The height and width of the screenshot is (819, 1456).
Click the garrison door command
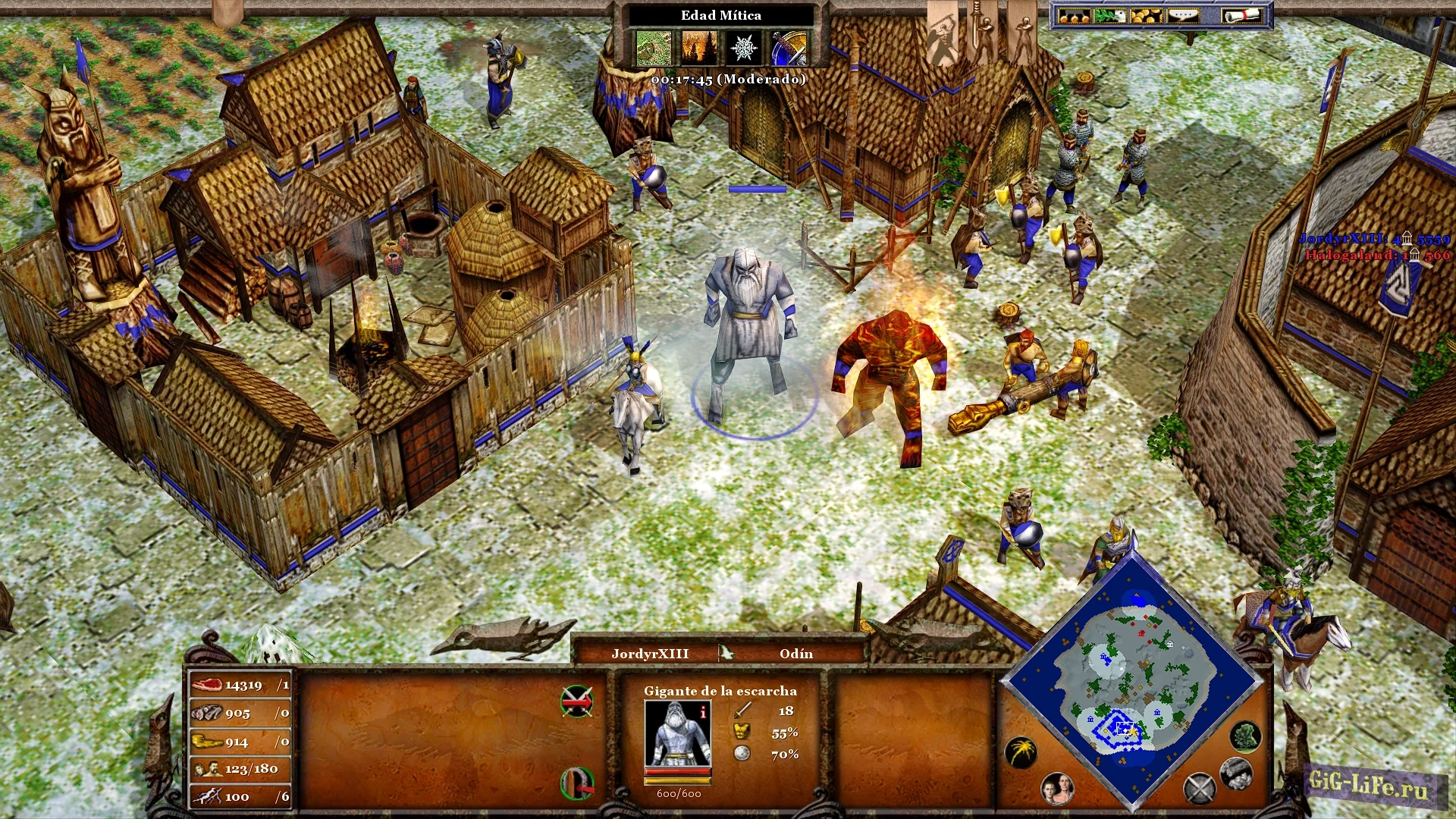pos(576,783)
